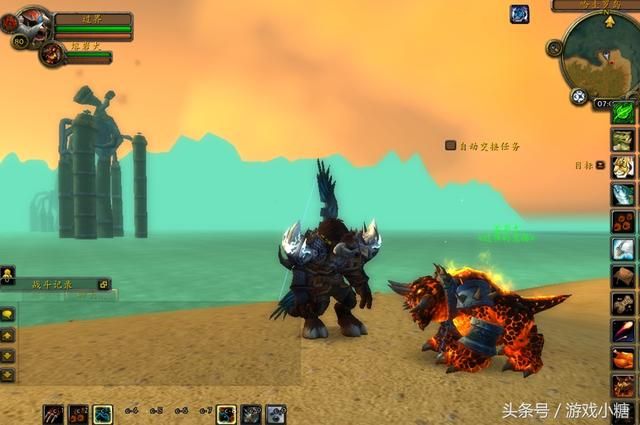Open the chat speech-bubble menu button
Screen dimensions: 640x425
point(8,313)
